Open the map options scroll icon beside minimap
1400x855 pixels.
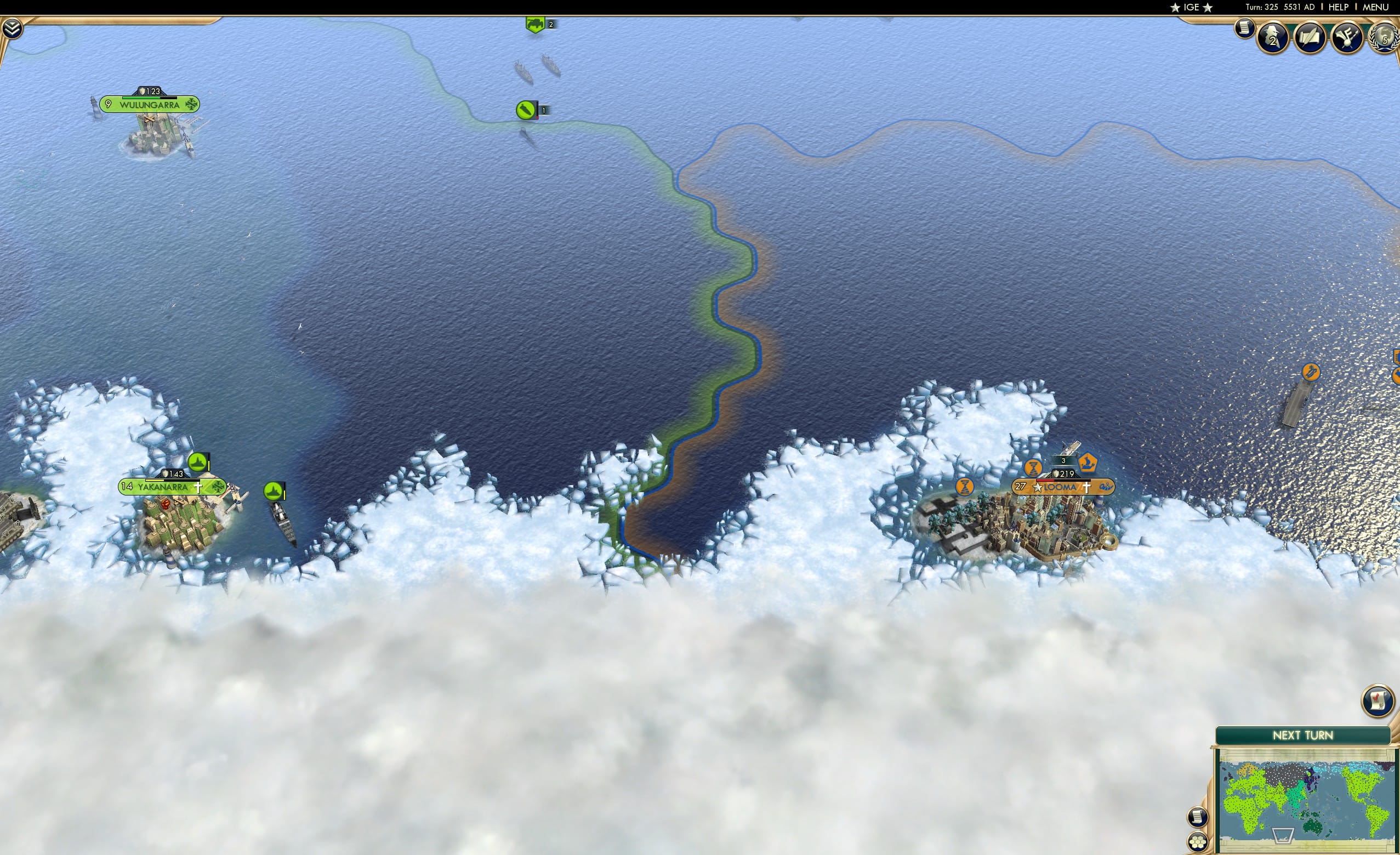tap(1199, 818)
